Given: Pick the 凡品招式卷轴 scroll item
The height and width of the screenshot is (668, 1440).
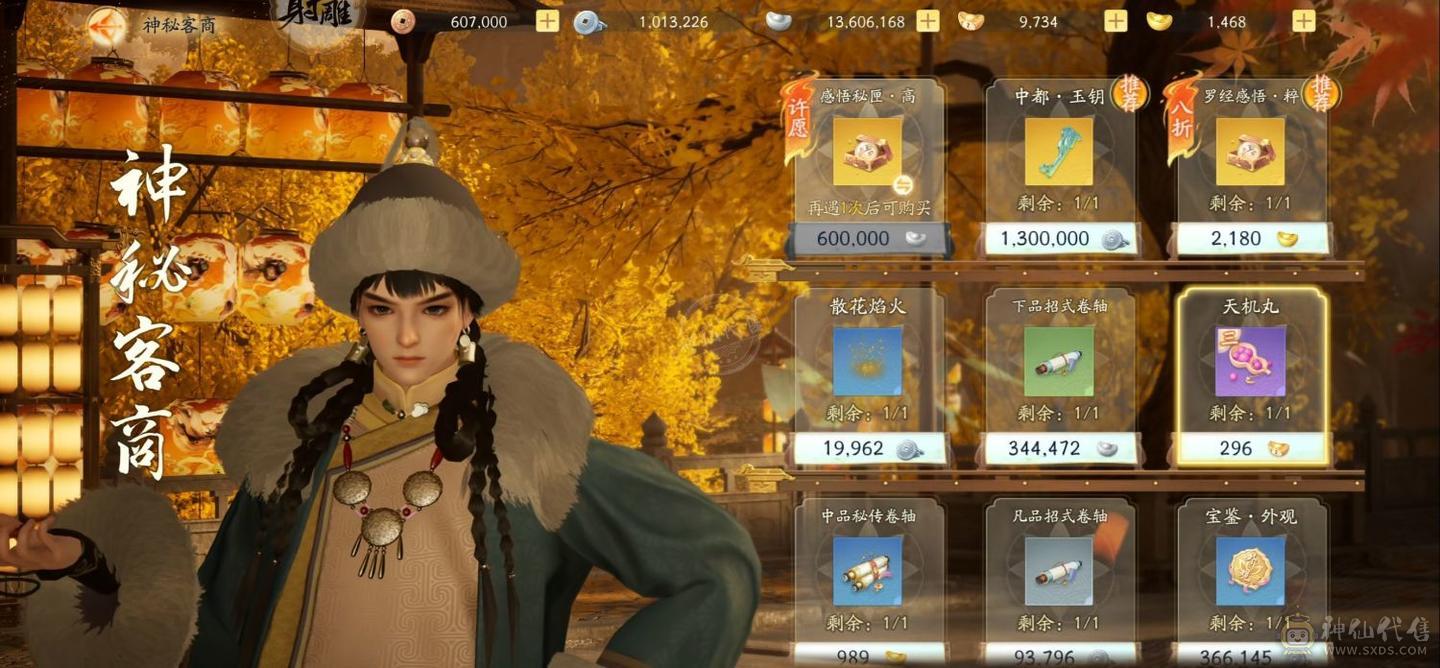Looking at the screenshot, I should coord(1059,572).
